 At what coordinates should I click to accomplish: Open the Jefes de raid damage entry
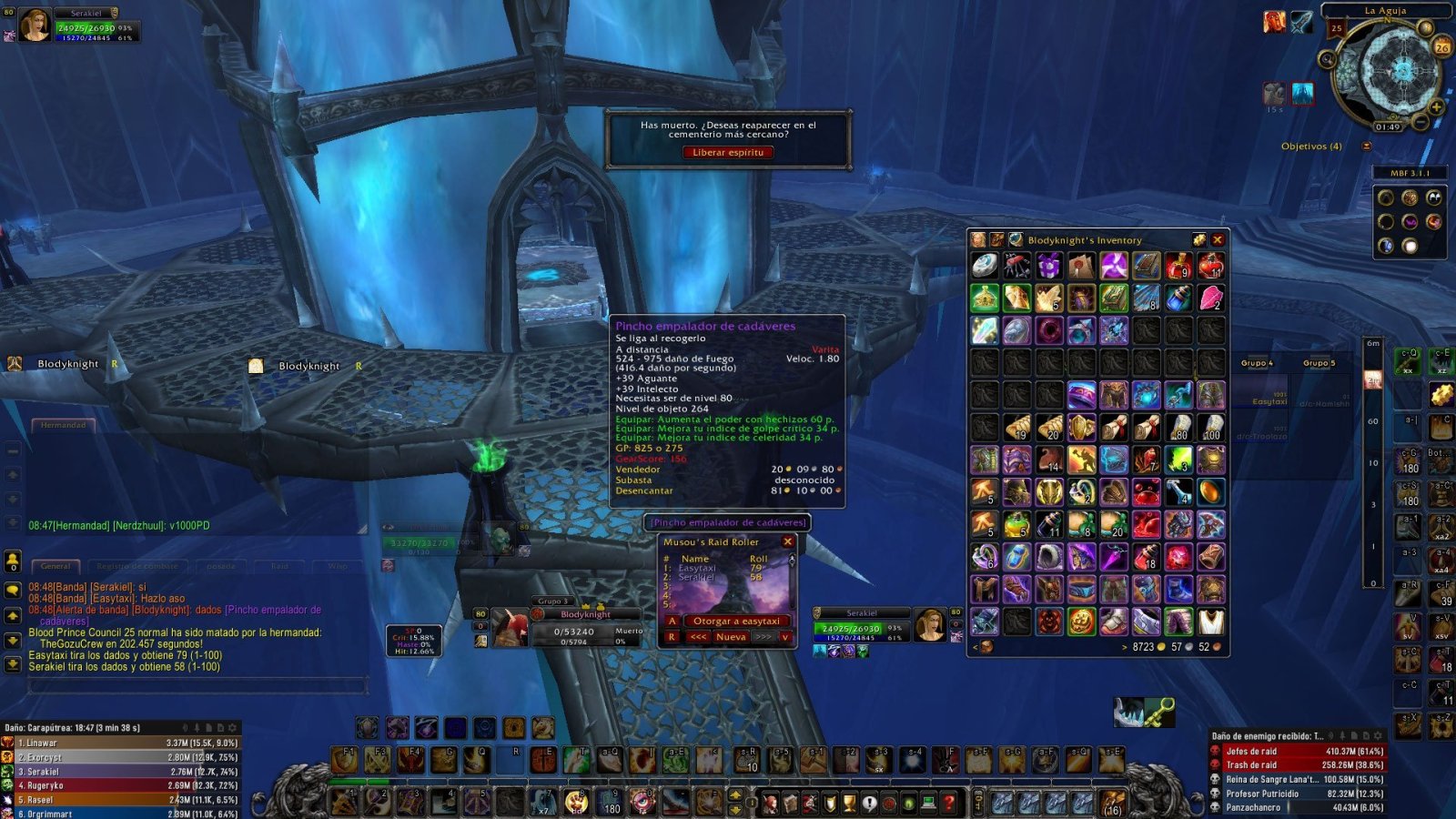[1297, 752]
